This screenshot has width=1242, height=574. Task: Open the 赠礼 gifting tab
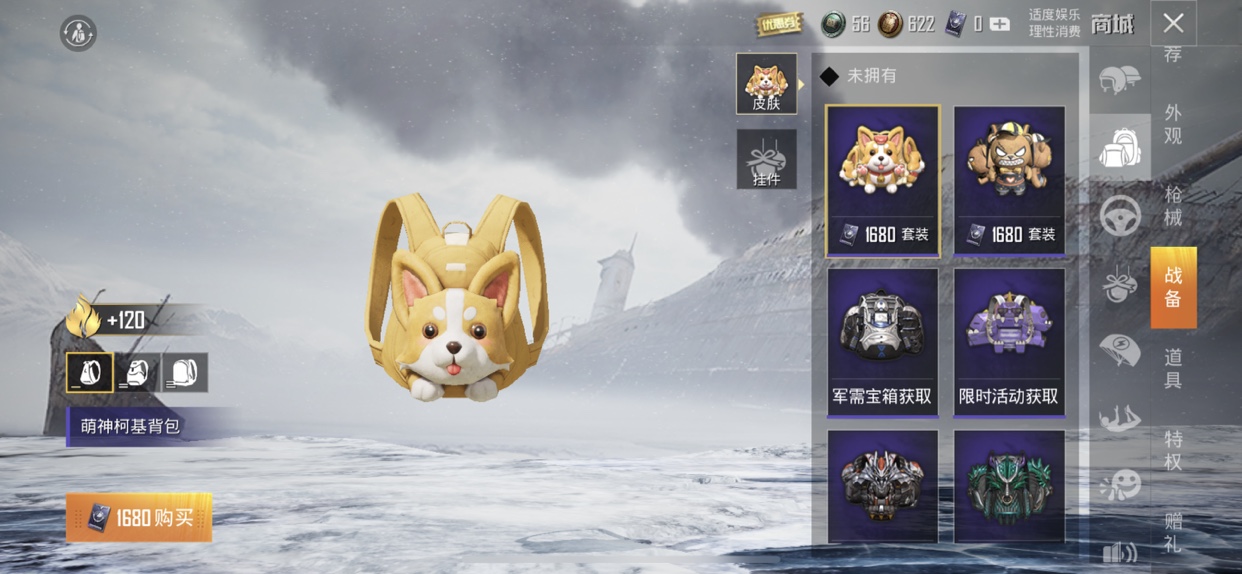(x=1173, y=532)
